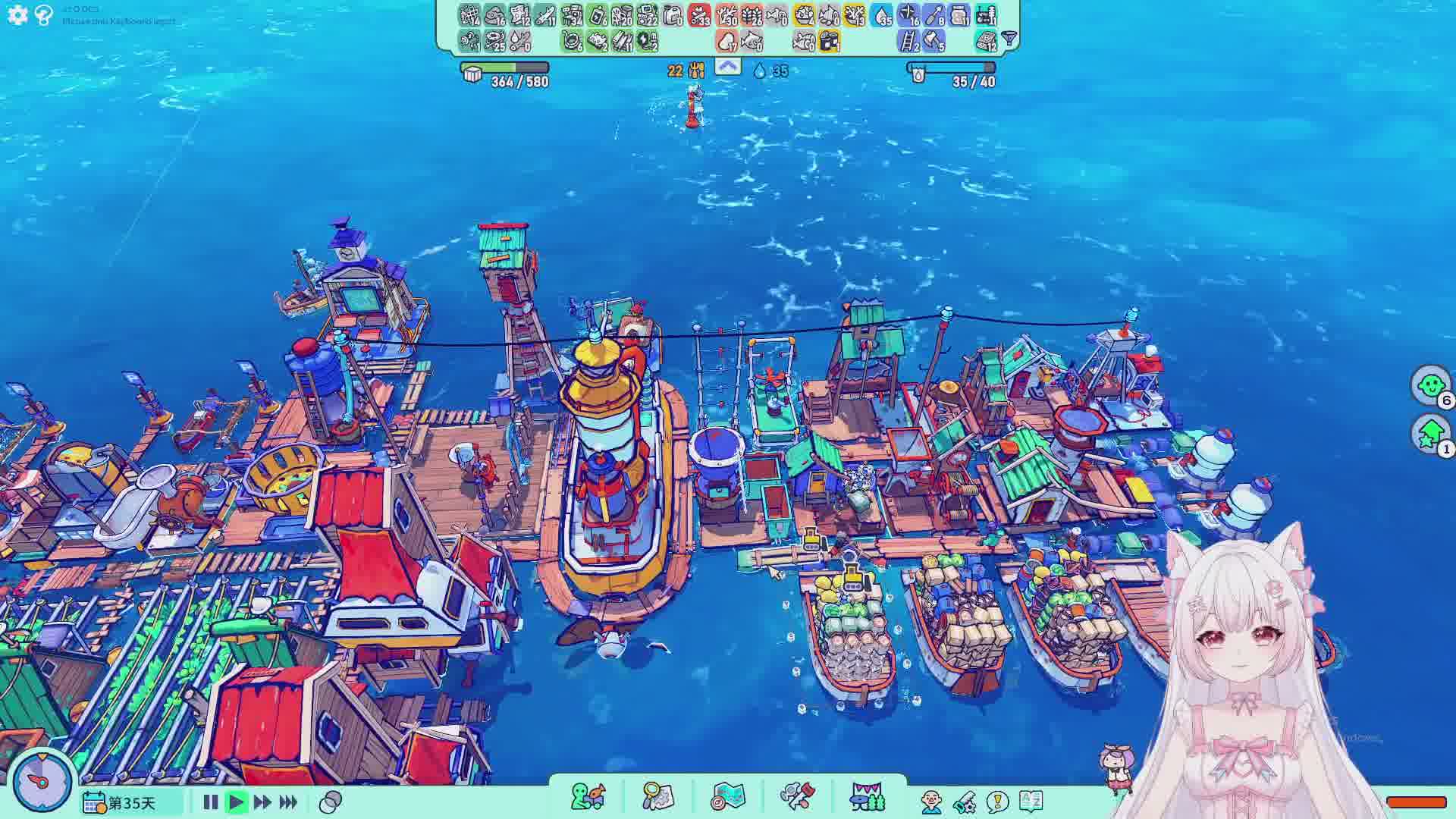Click the resource filter funnel icon
Screen dimensions: 1456x819
[x=1009, y=38]
